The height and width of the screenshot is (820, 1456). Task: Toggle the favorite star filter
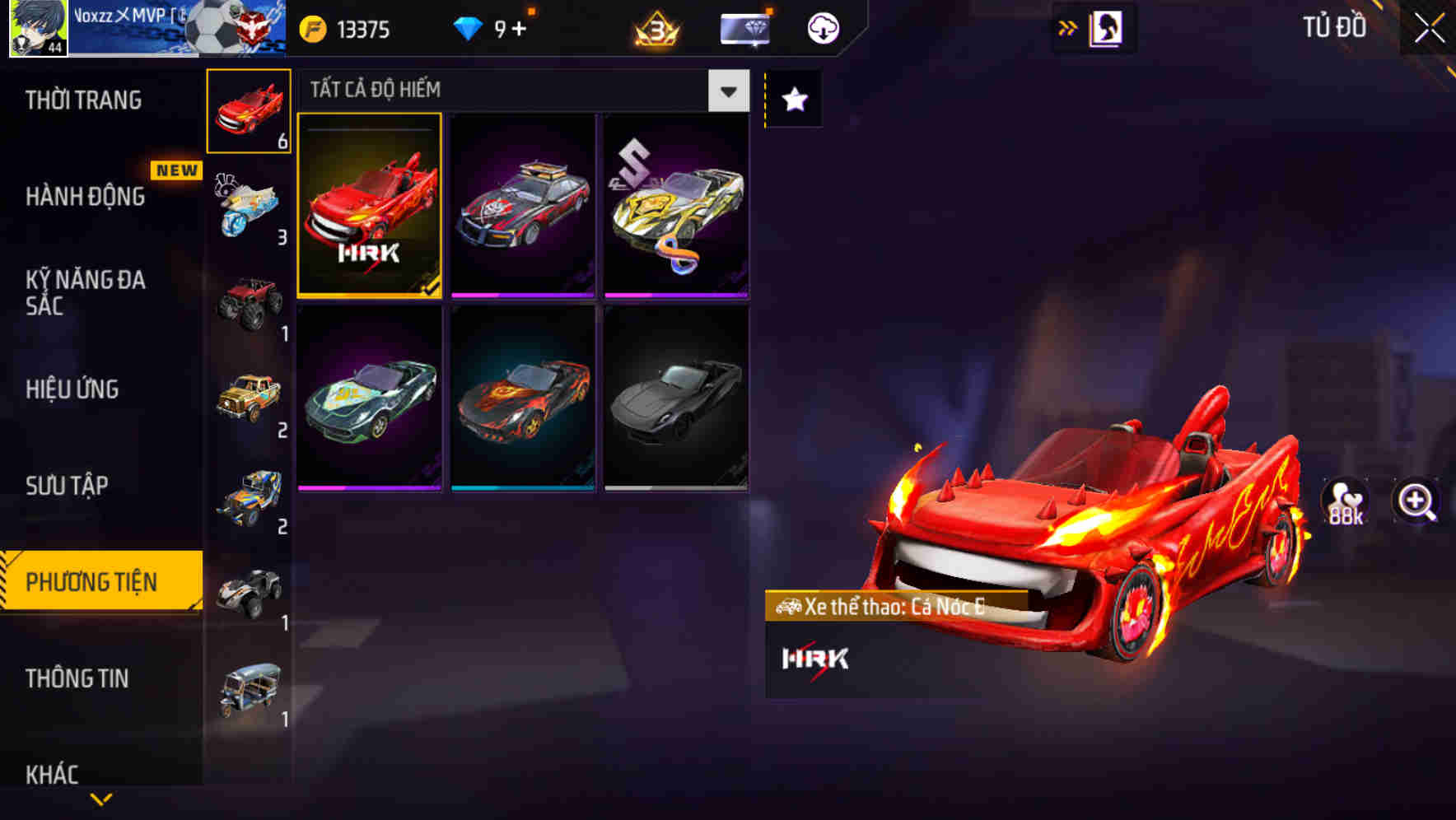tap(793, 100)
